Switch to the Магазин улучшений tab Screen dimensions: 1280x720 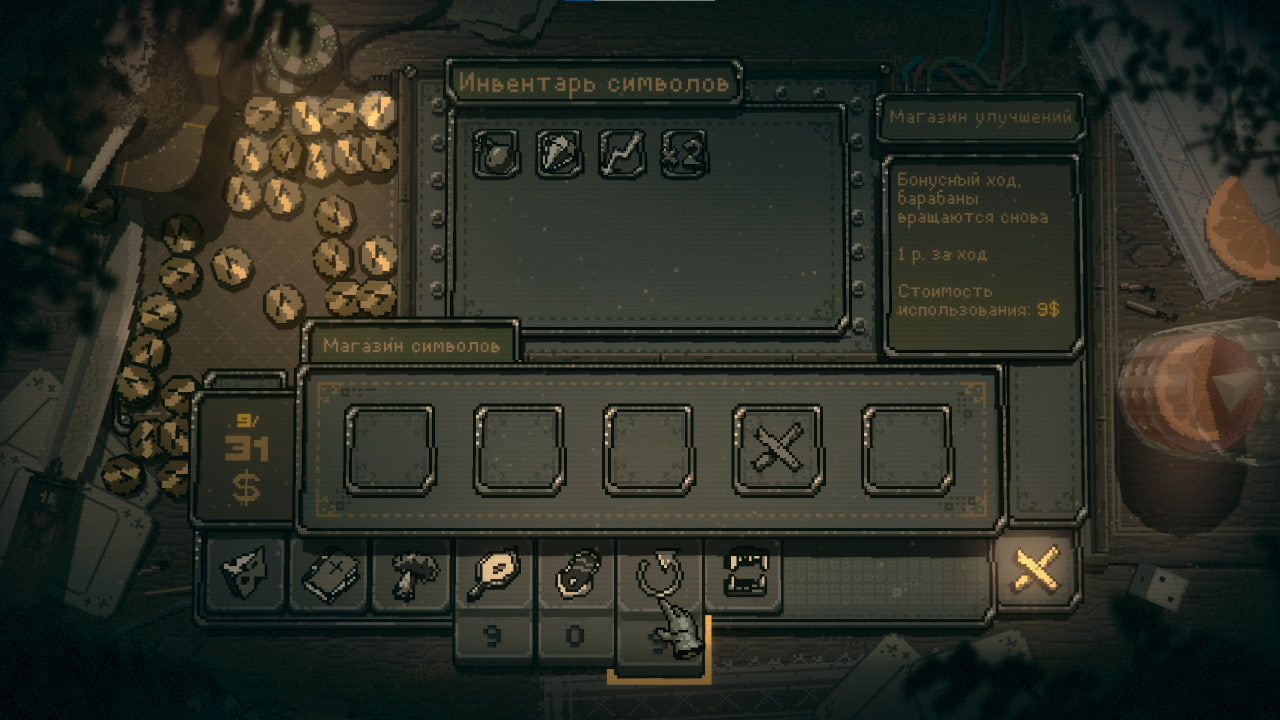tap(980, 117)
